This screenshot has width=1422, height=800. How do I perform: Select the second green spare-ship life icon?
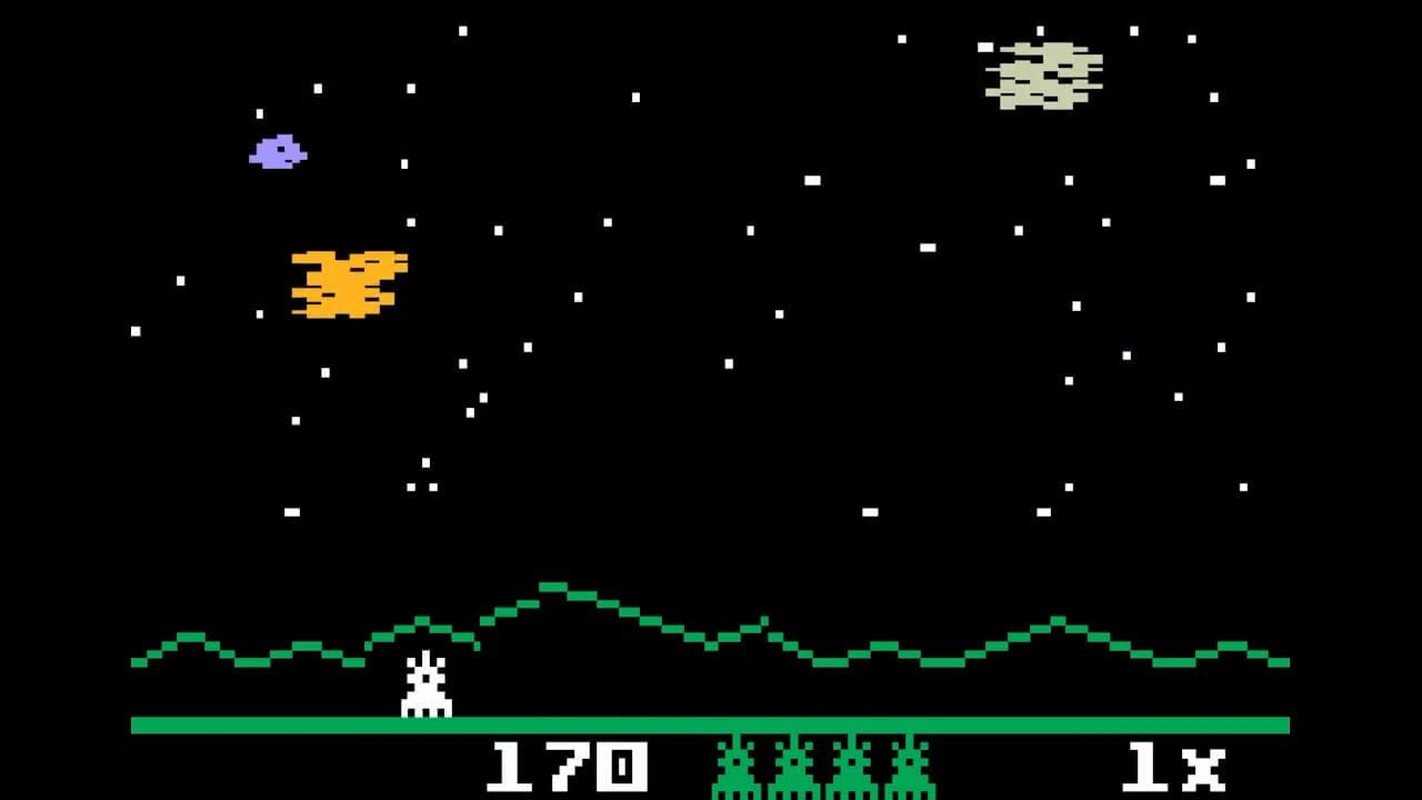[793, 765]
